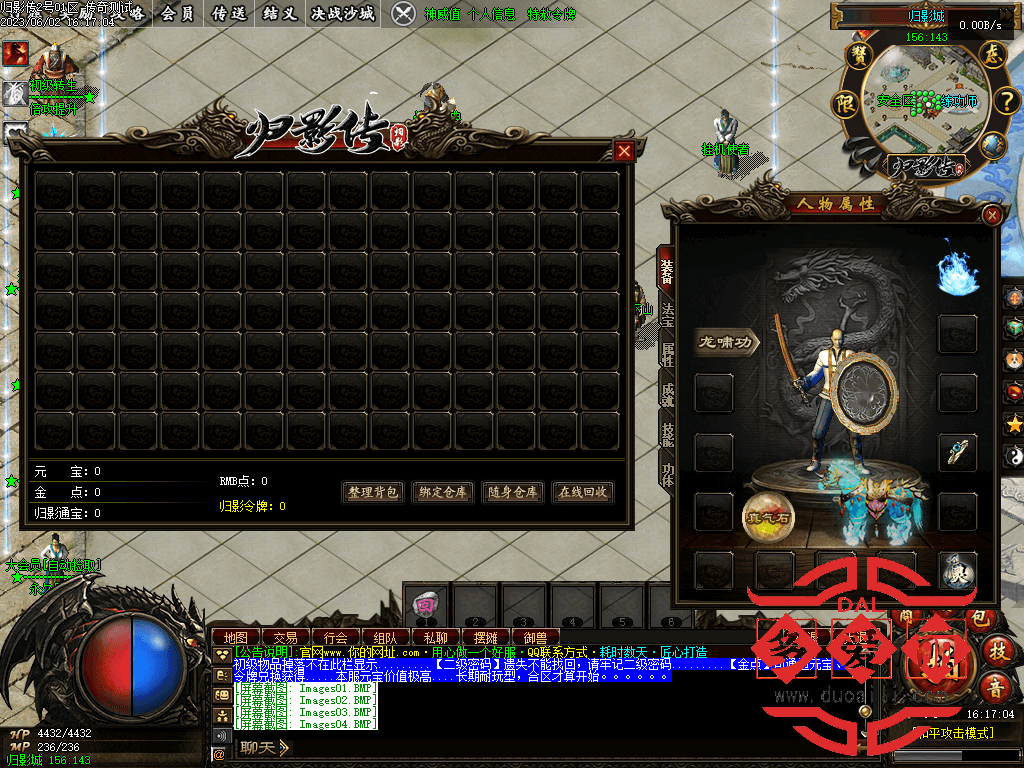Open the 行会 guild tab
The width and height of the screenshot is (1024, 768).
(x=336, y=637)
